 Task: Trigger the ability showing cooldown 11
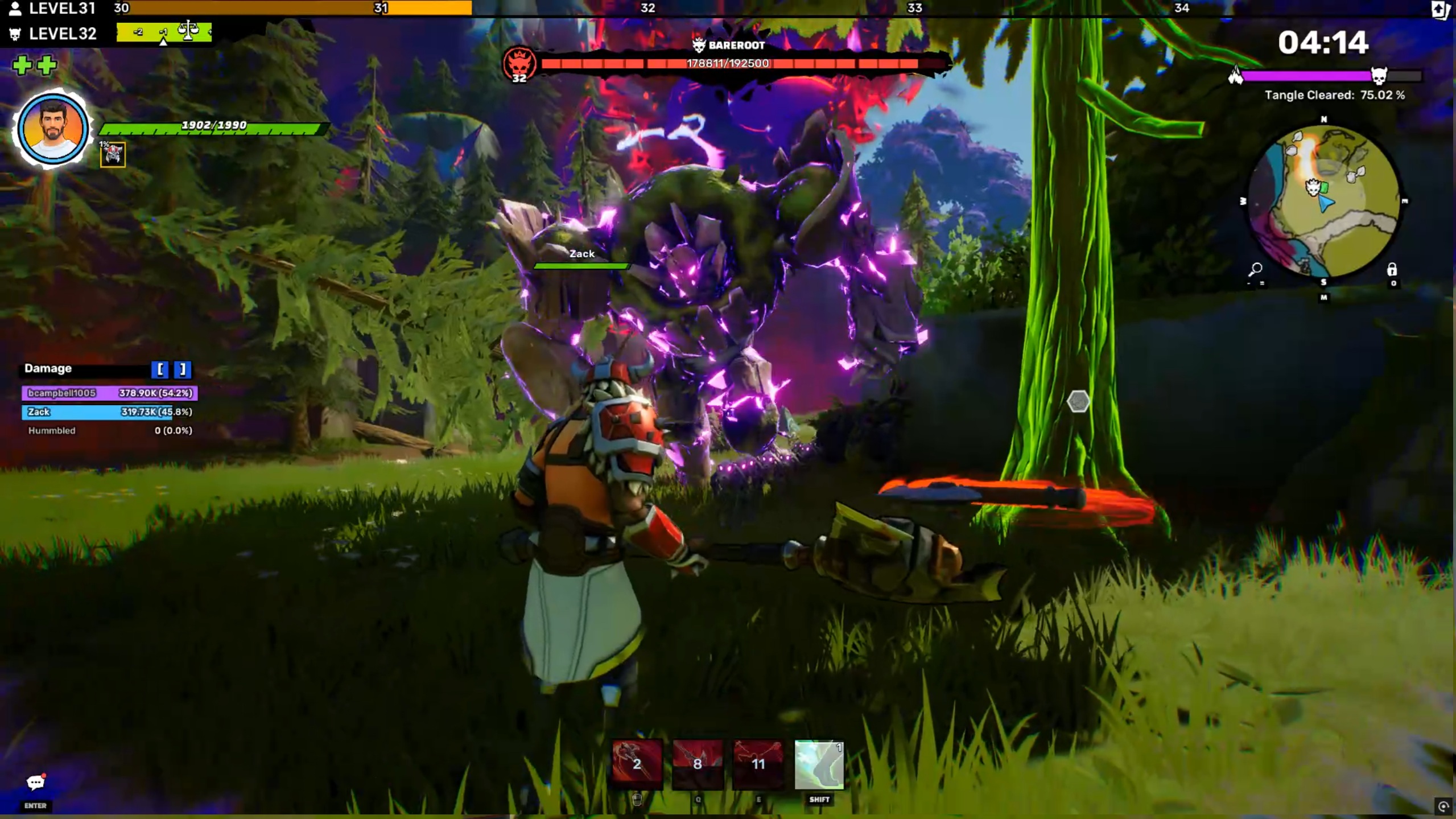(x=758, y=763)
